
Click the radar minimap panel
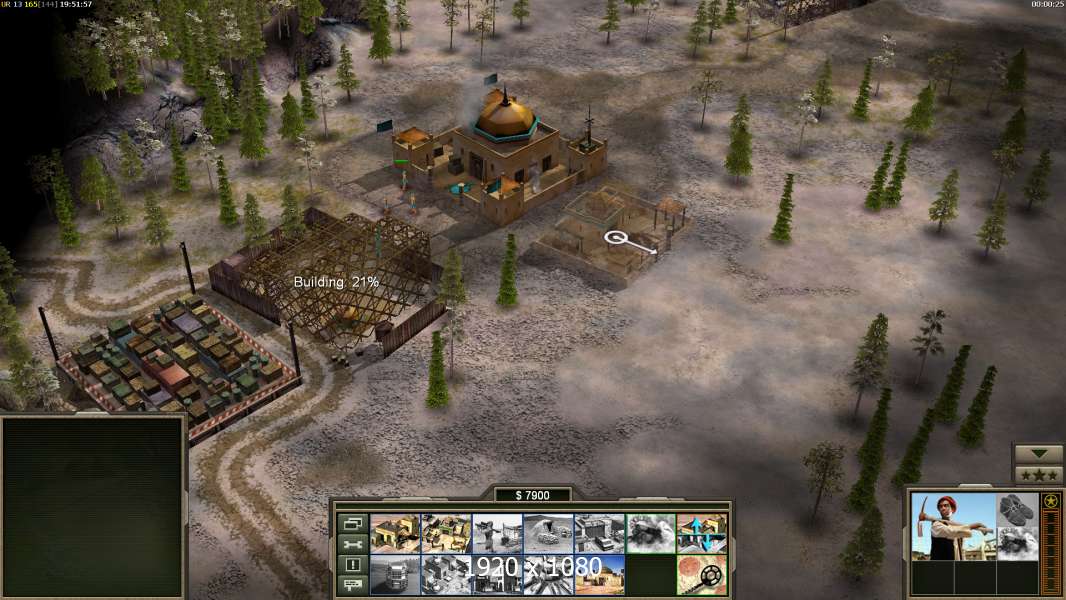[x=93, y=507]
